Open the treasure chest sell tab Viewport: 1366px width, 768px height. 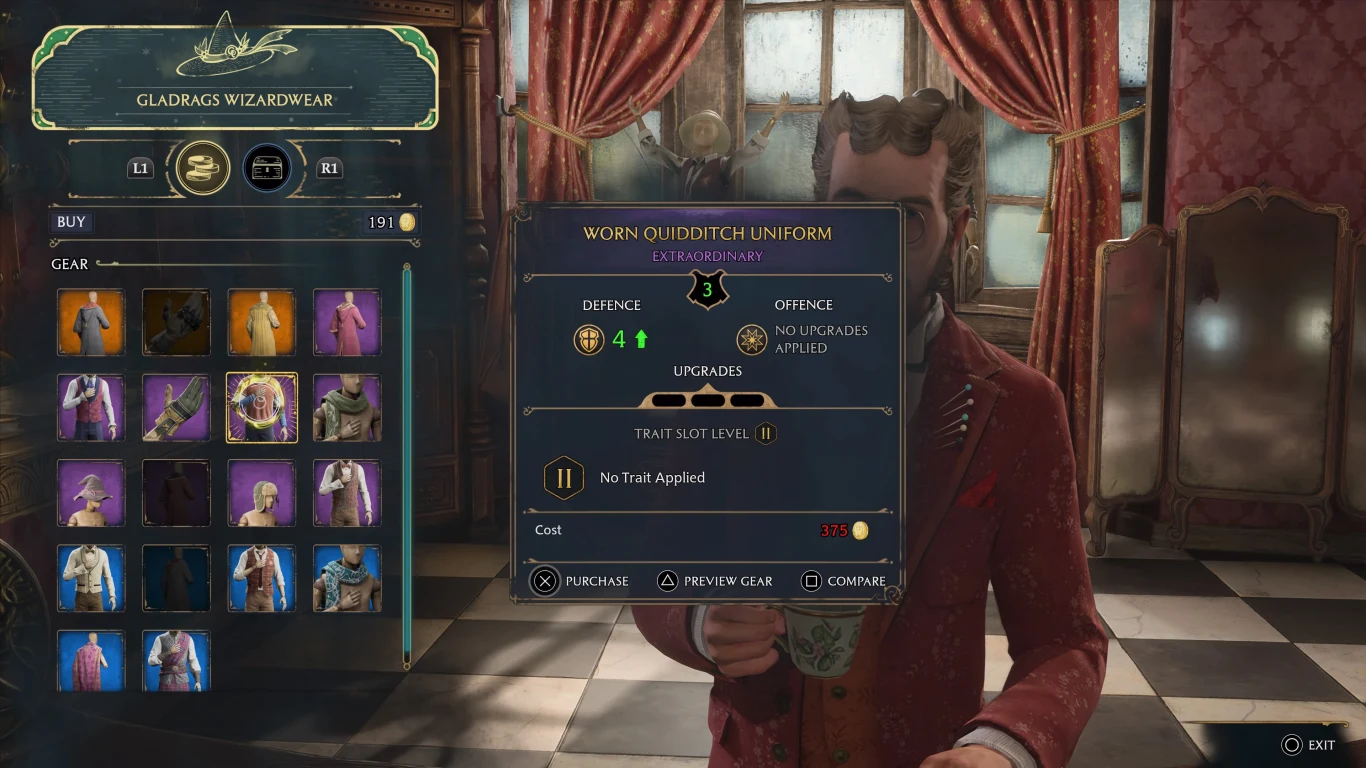(267, 167)
